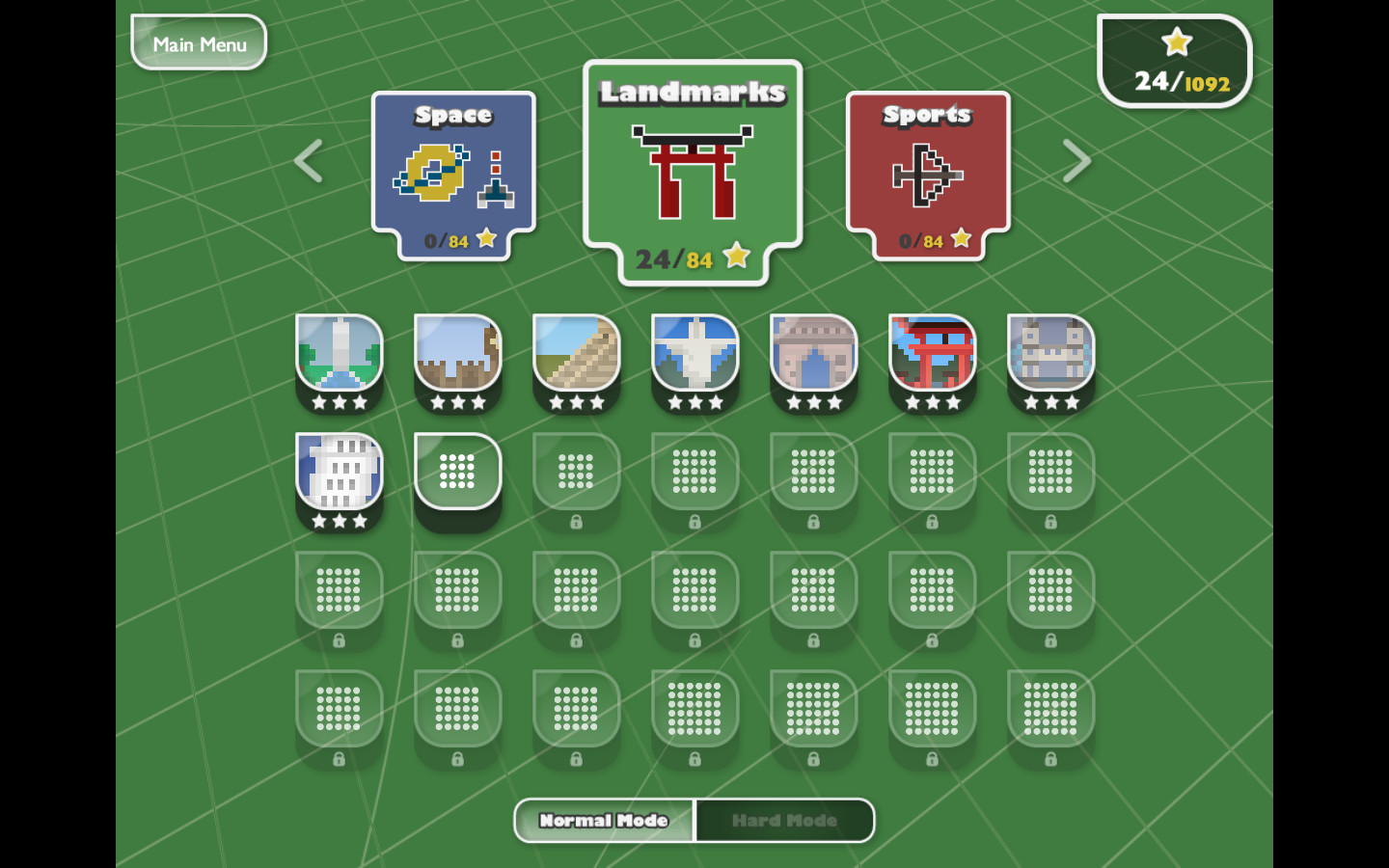Browse next category with the right arrow
The width and height of the screenshot is (1389, 868).
1077,159
